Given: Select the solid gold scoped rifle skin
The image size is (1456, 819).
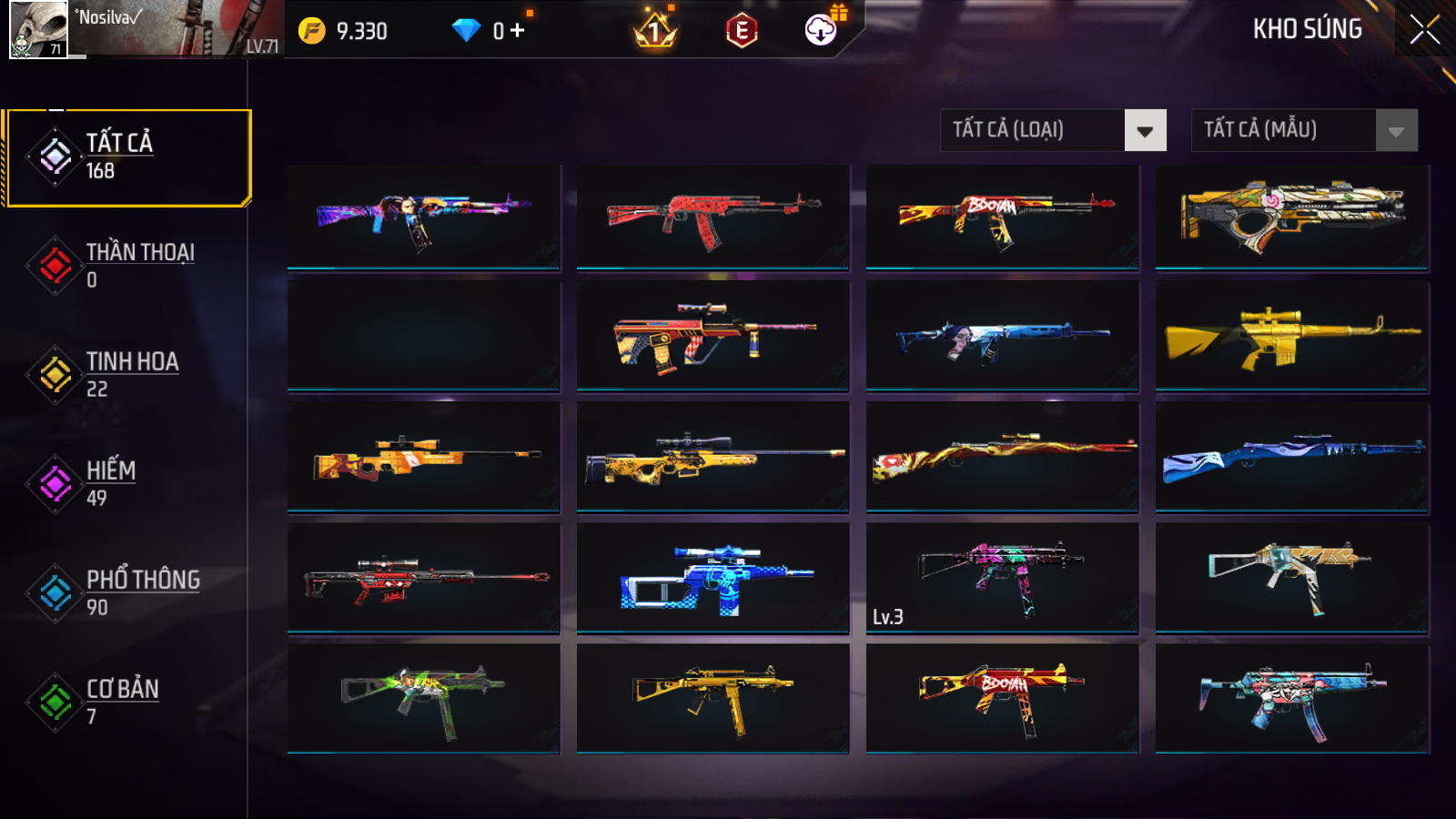Looking at the screenshot, I should click(1291, 336).
